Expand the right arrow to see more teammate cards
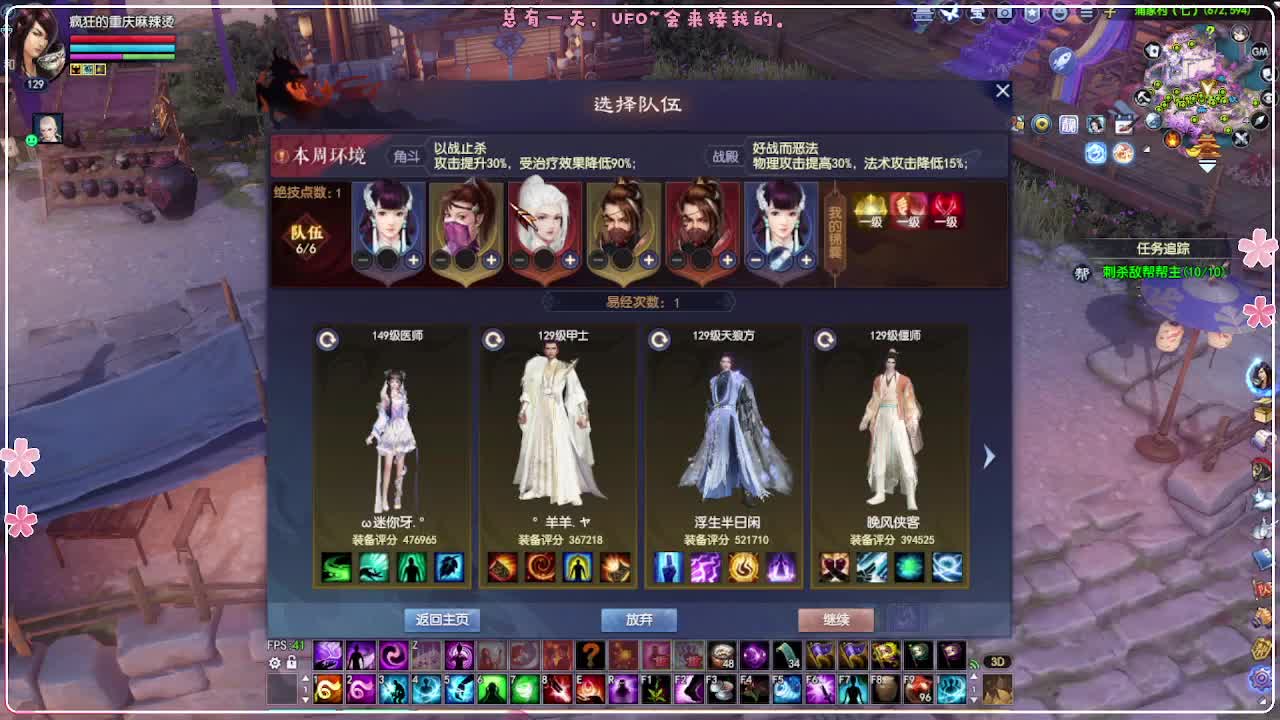Viewport: 1280px width, 720px height. pos(988,456)
